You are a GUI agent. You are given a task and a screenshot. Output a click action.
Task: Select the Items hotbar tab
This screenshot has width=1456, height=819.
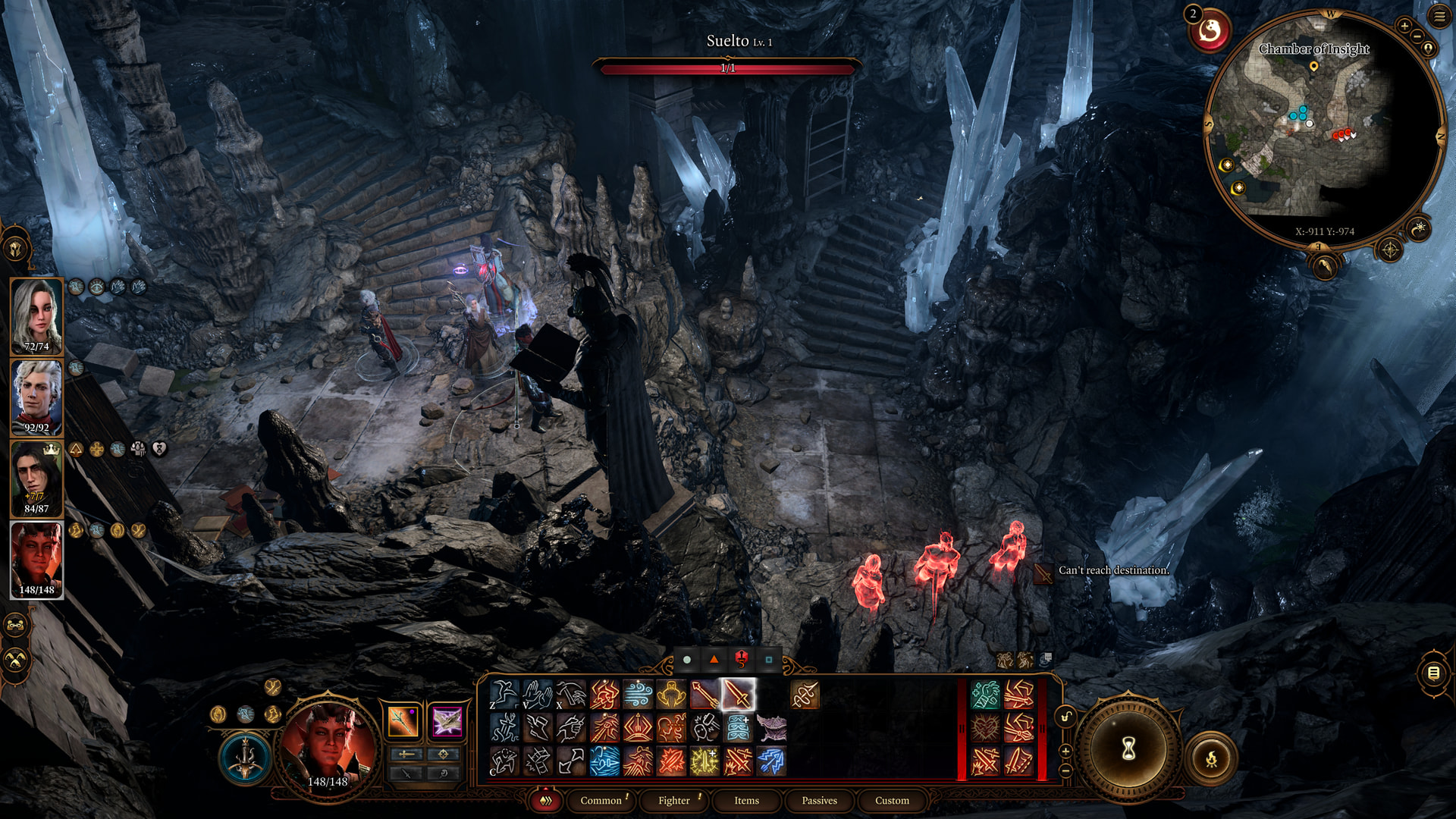point(746,800)
